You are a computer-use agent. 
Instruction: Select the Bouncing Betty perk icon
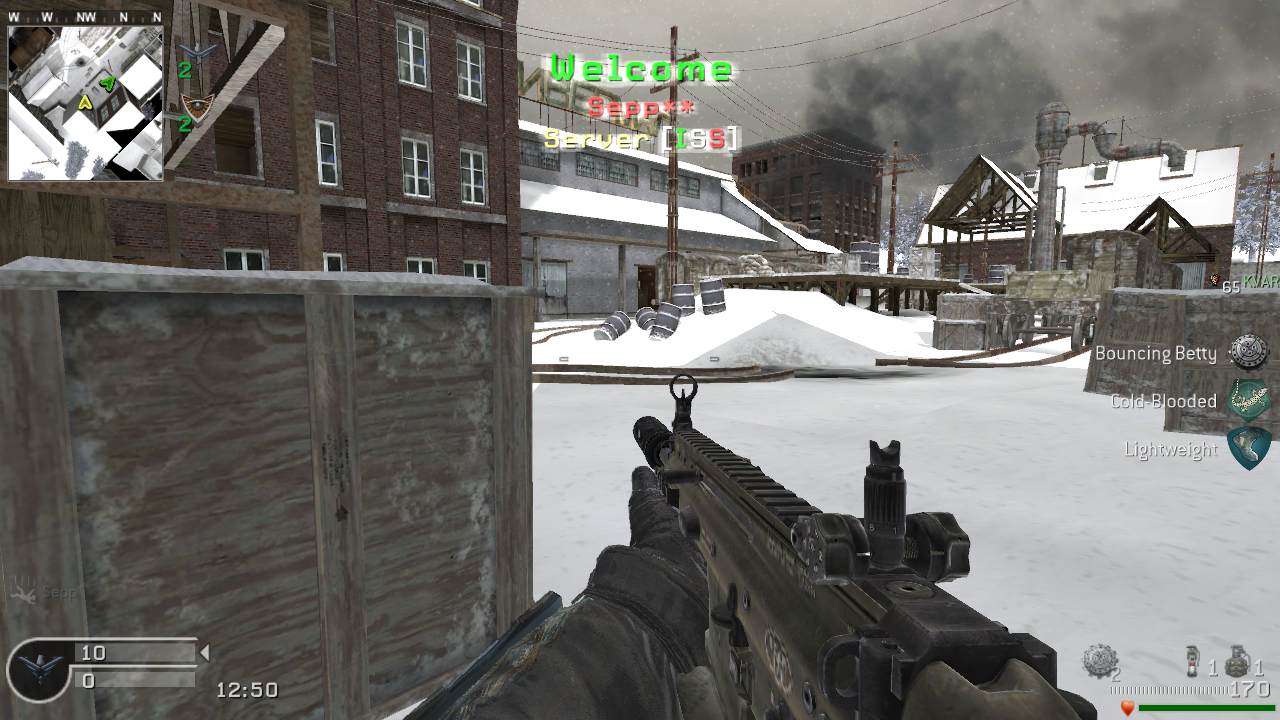coord(1248,352)
